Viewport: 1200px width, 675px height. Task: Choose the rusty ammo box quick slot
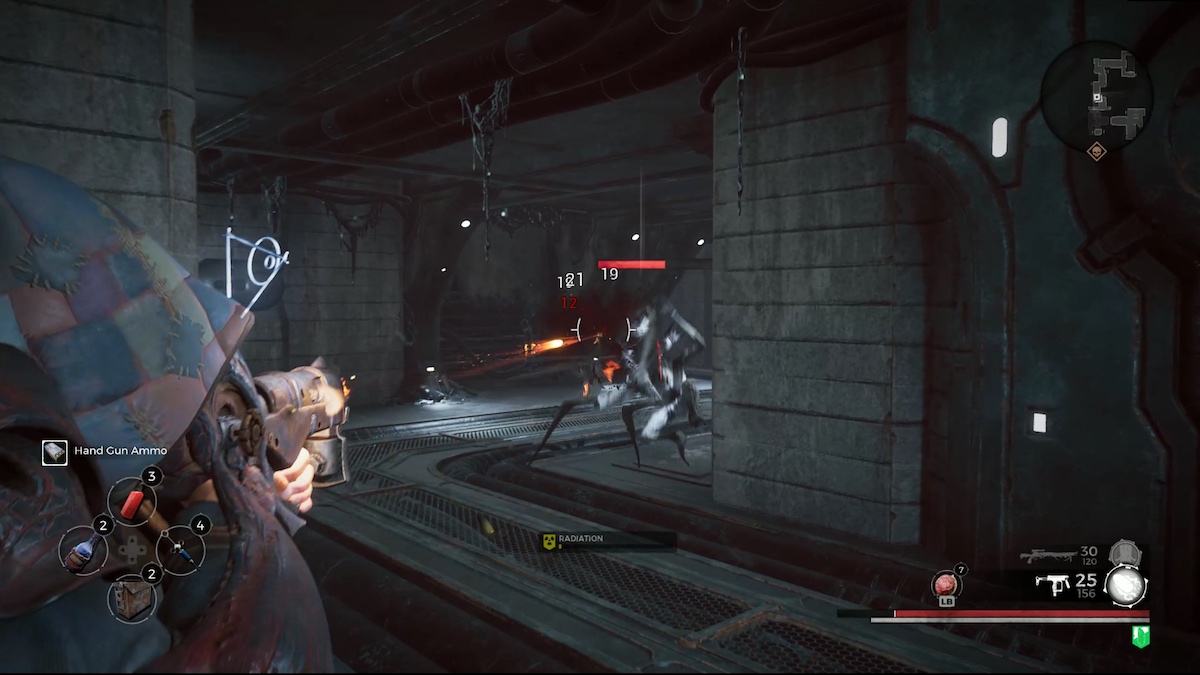[132, 598]
